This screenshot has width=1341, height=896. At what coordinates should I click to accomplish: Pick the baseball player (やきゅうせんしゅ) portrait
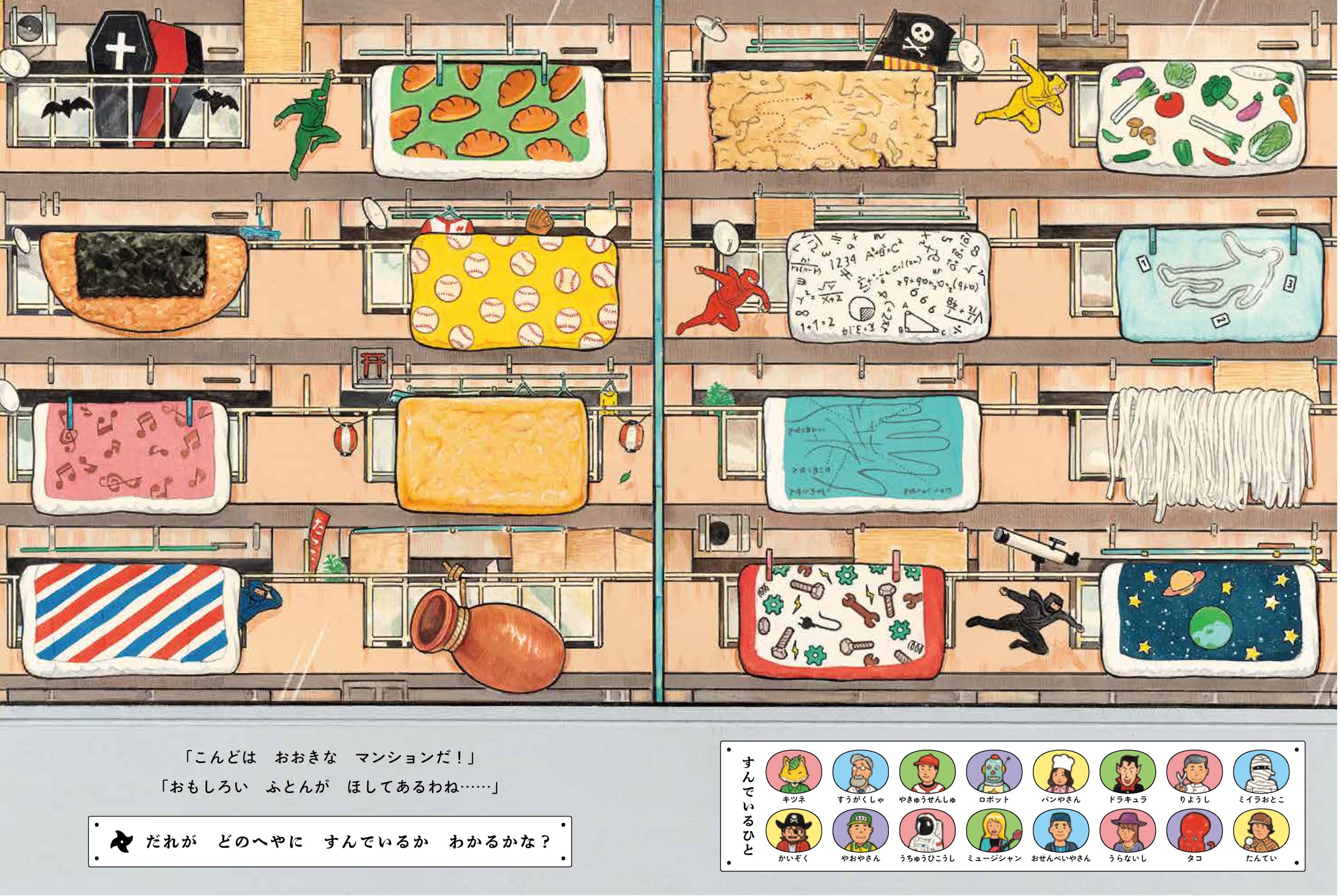coord(927,771)
